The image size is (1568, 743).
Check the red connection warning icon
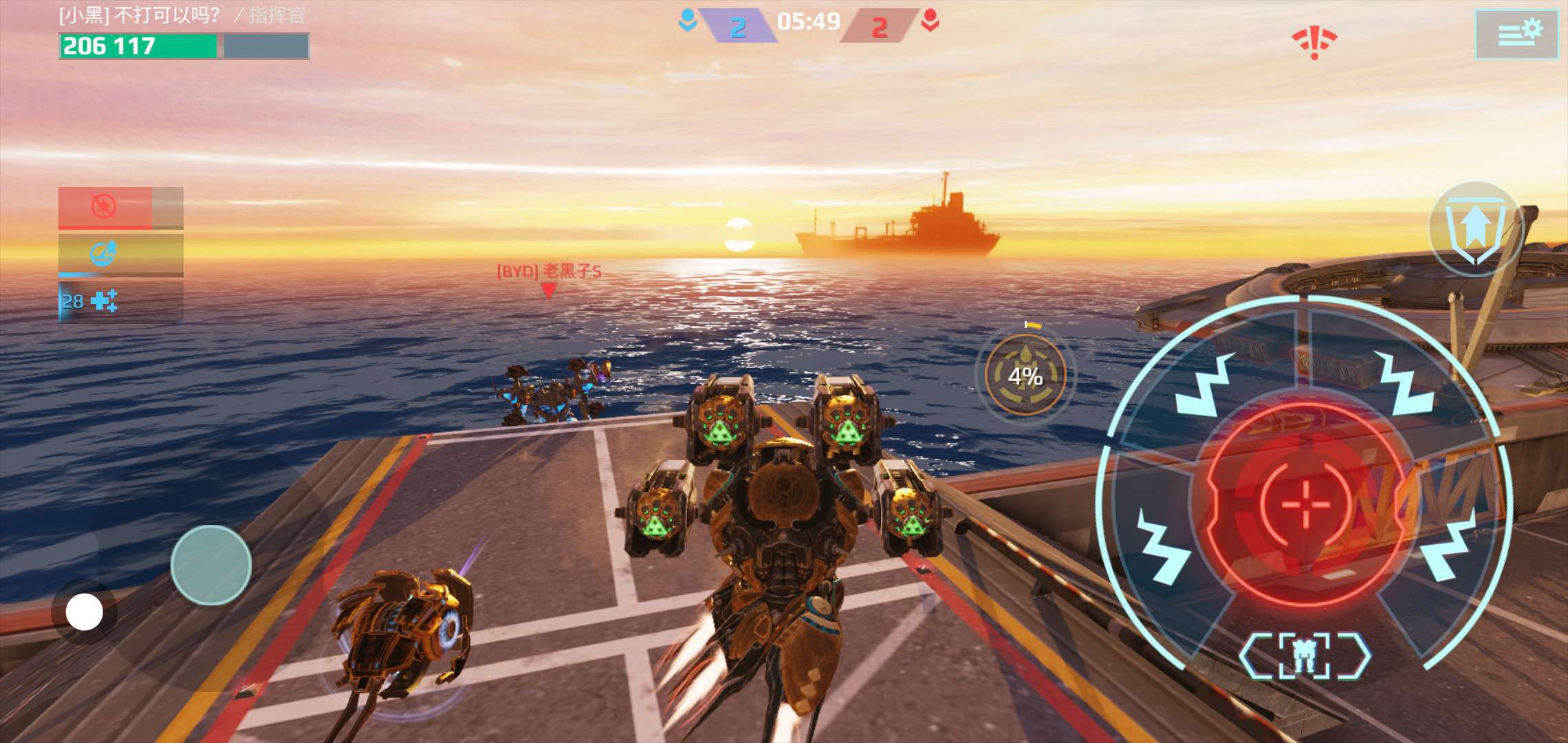[1314, 43]
